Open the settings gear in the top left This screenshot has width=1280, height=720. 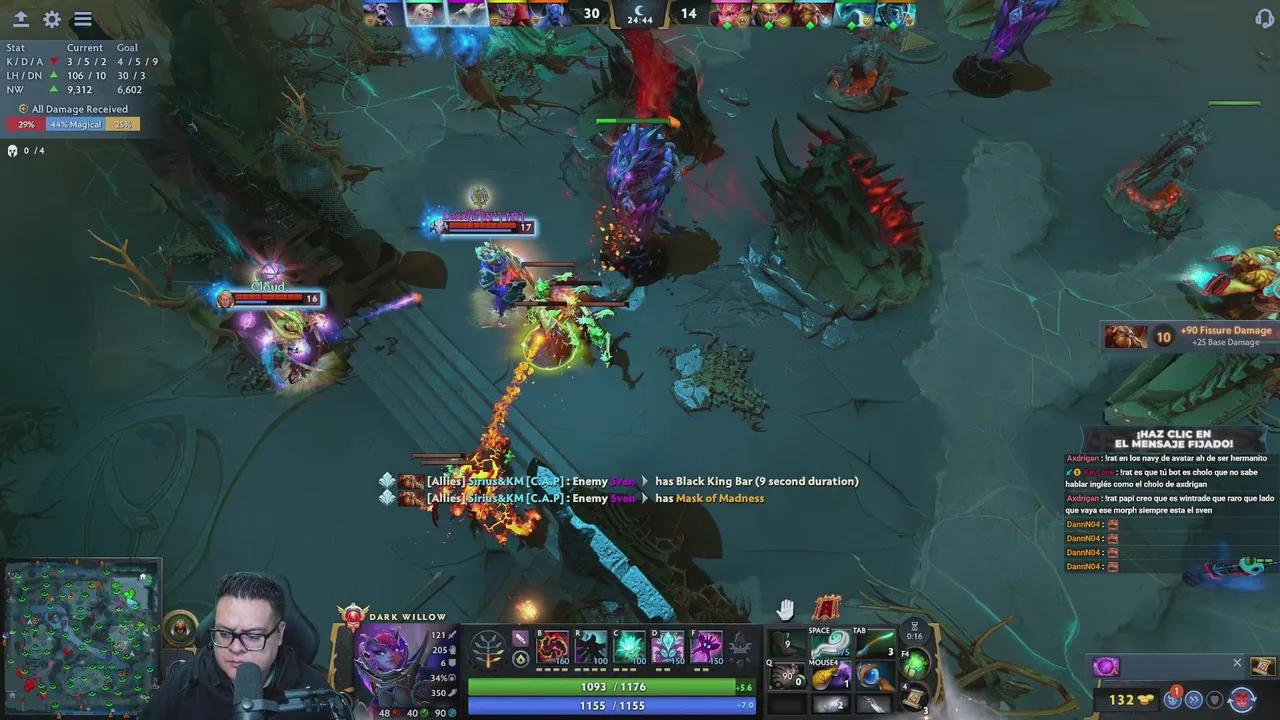51,18
